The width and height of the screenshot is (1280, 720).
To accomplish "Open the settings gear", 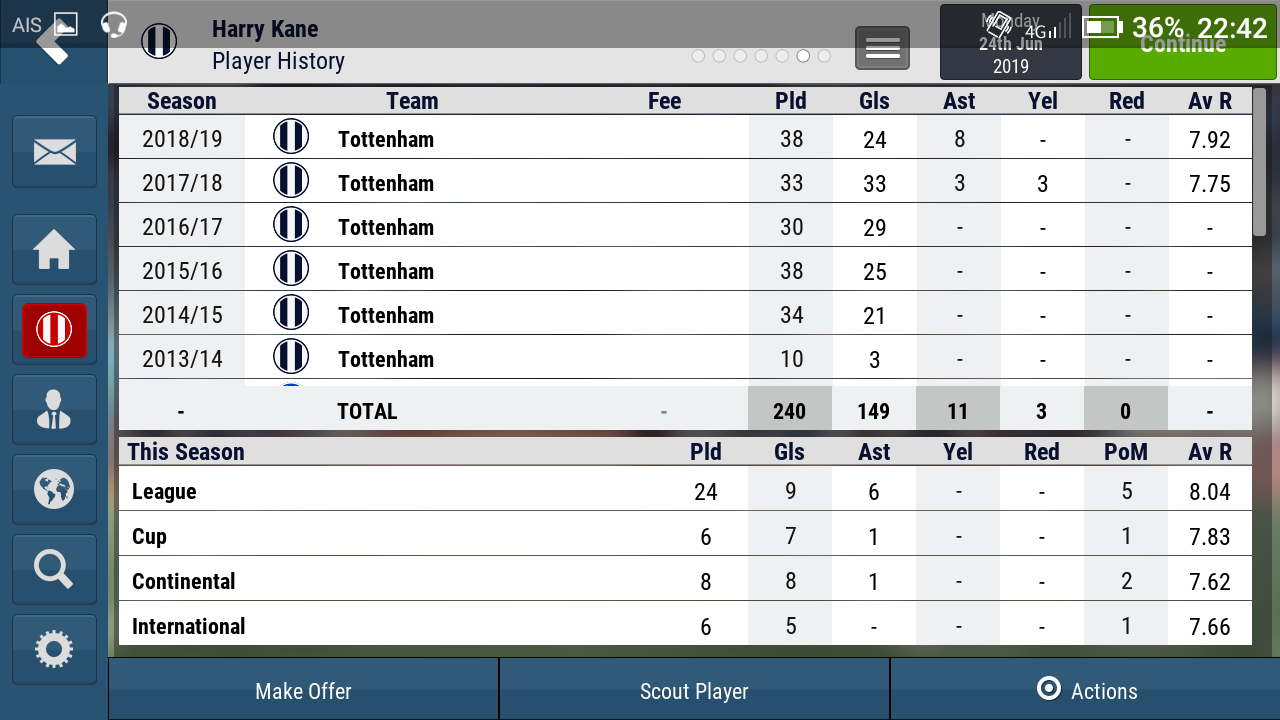I will pyautogui.click(x=54, y=650).
